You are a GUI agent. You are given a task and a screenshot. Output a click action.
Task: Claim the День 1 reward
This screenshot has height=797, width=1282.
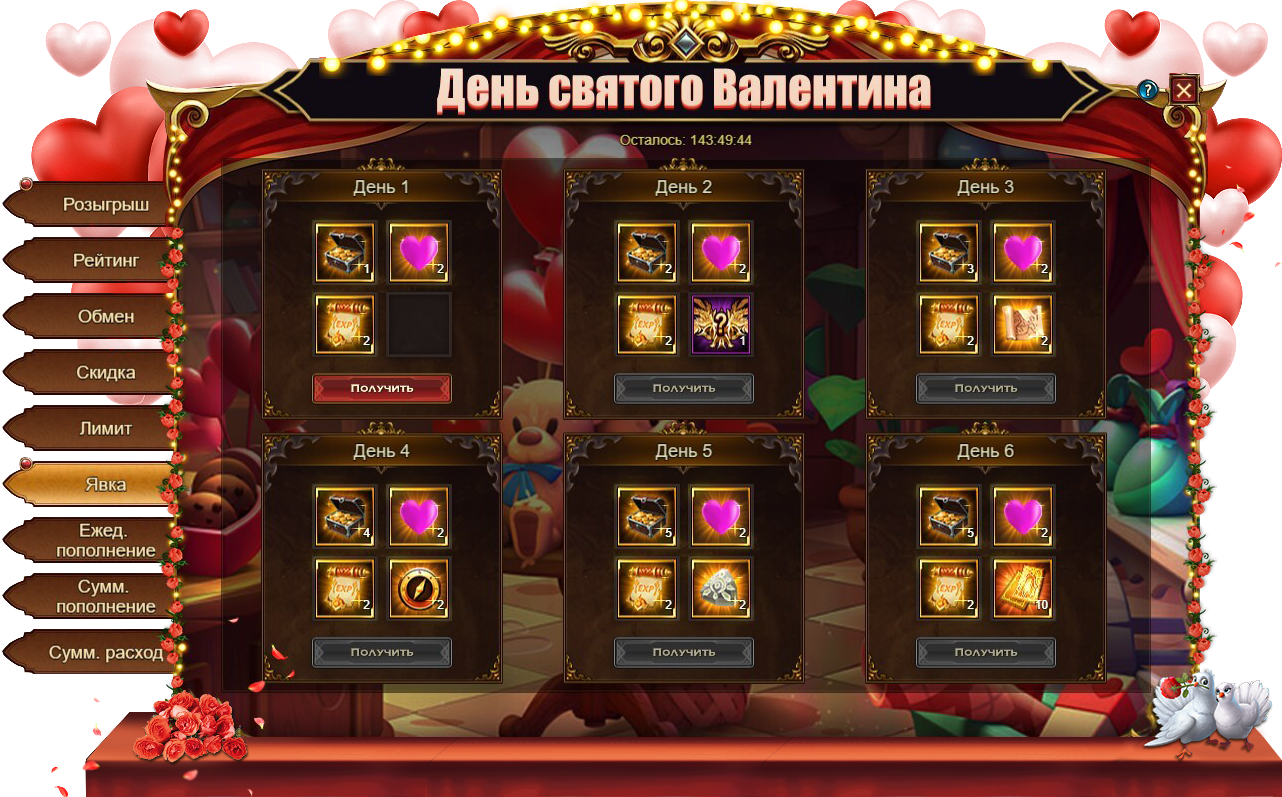point(382,388)
